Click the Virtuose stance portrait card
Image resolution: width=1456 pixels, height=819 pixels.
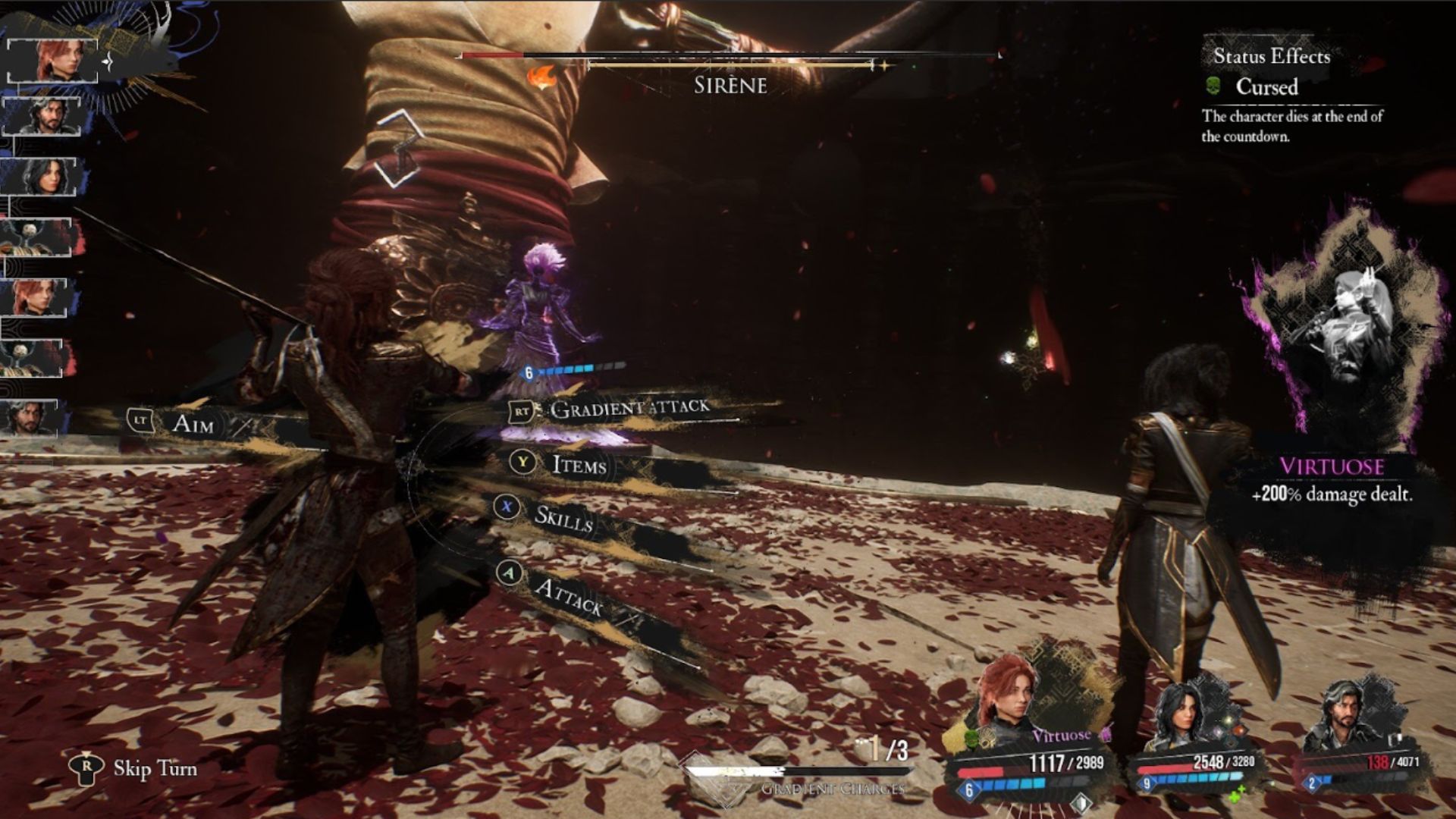click(1338, 334)
